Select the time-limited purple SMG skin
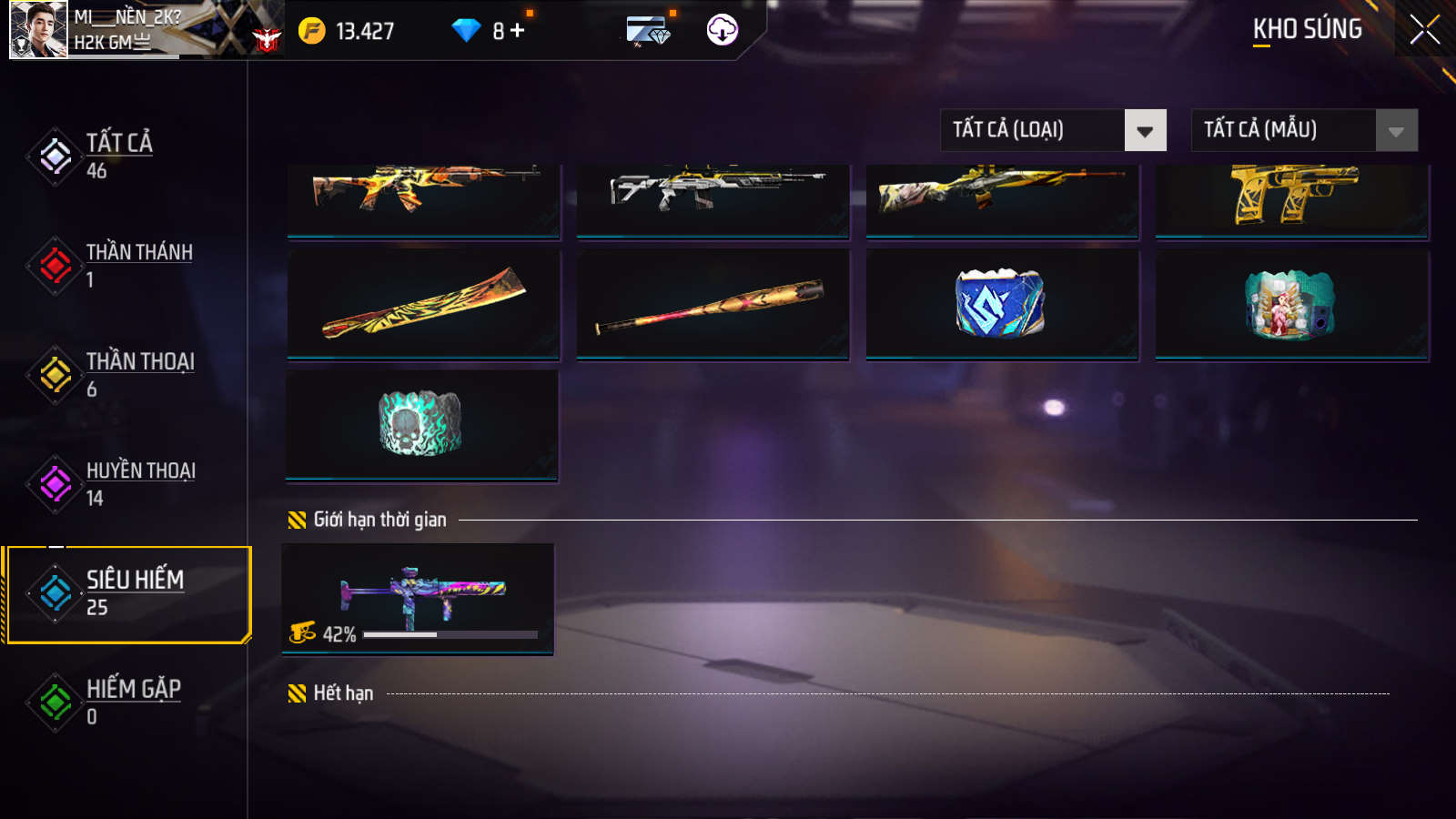This screenshot has width=1456, height=819. point(418,598)
